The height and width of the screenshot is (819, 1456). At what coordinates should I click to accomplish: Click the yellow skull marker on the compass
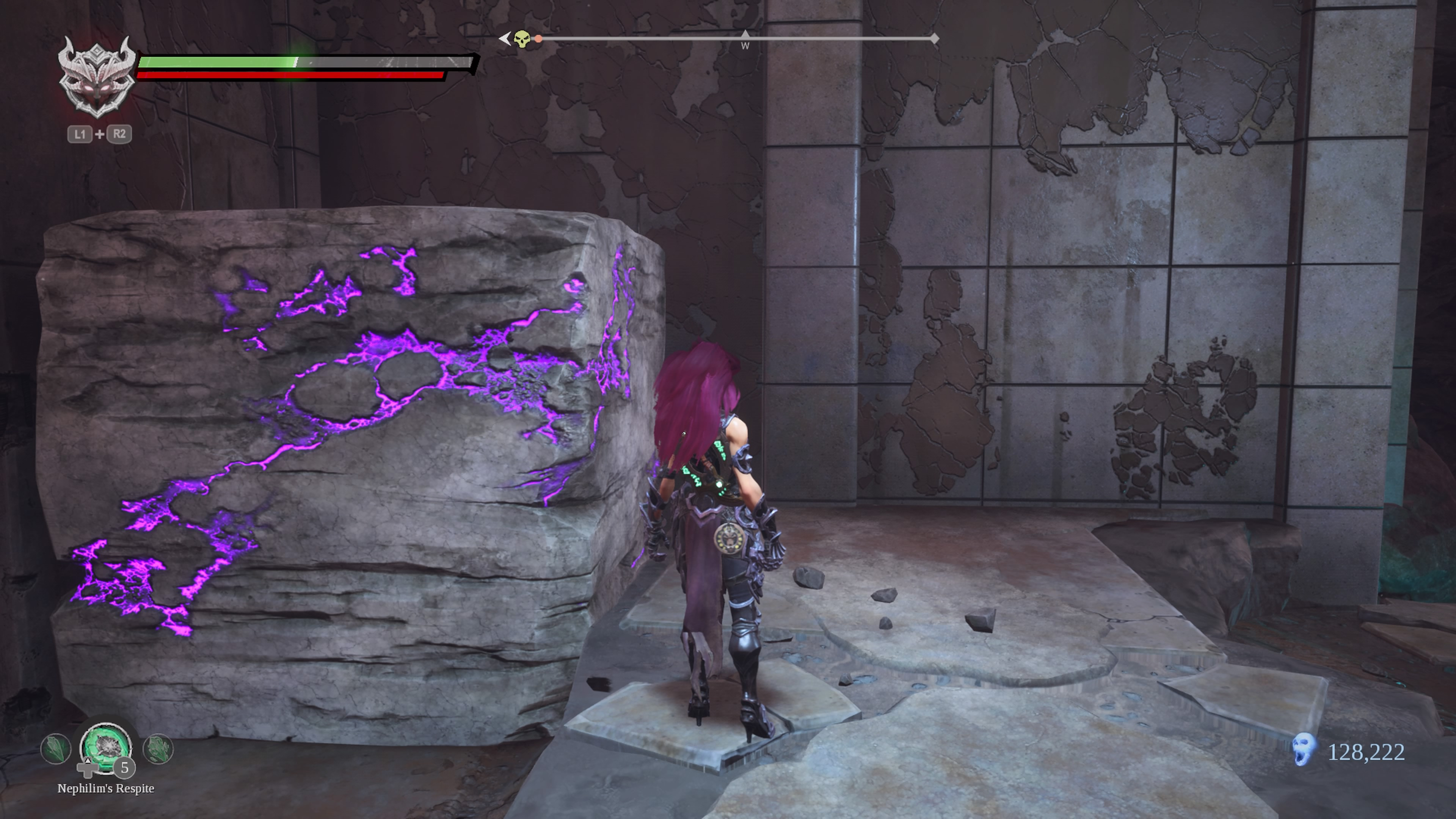click(522, 39)
